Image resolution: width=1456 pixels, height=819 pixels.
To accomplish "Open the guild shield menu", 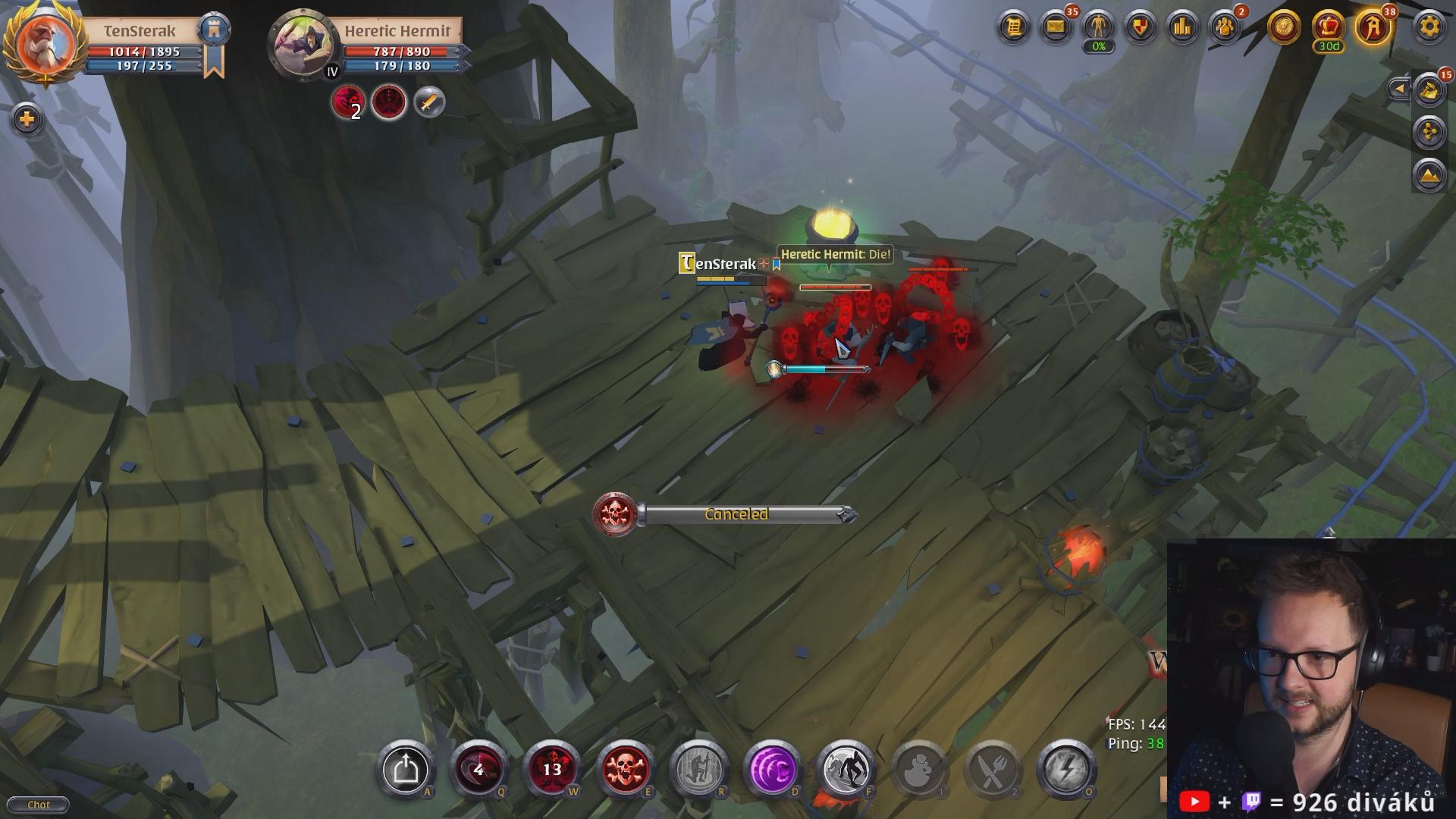I will [x=1141, y=28].
